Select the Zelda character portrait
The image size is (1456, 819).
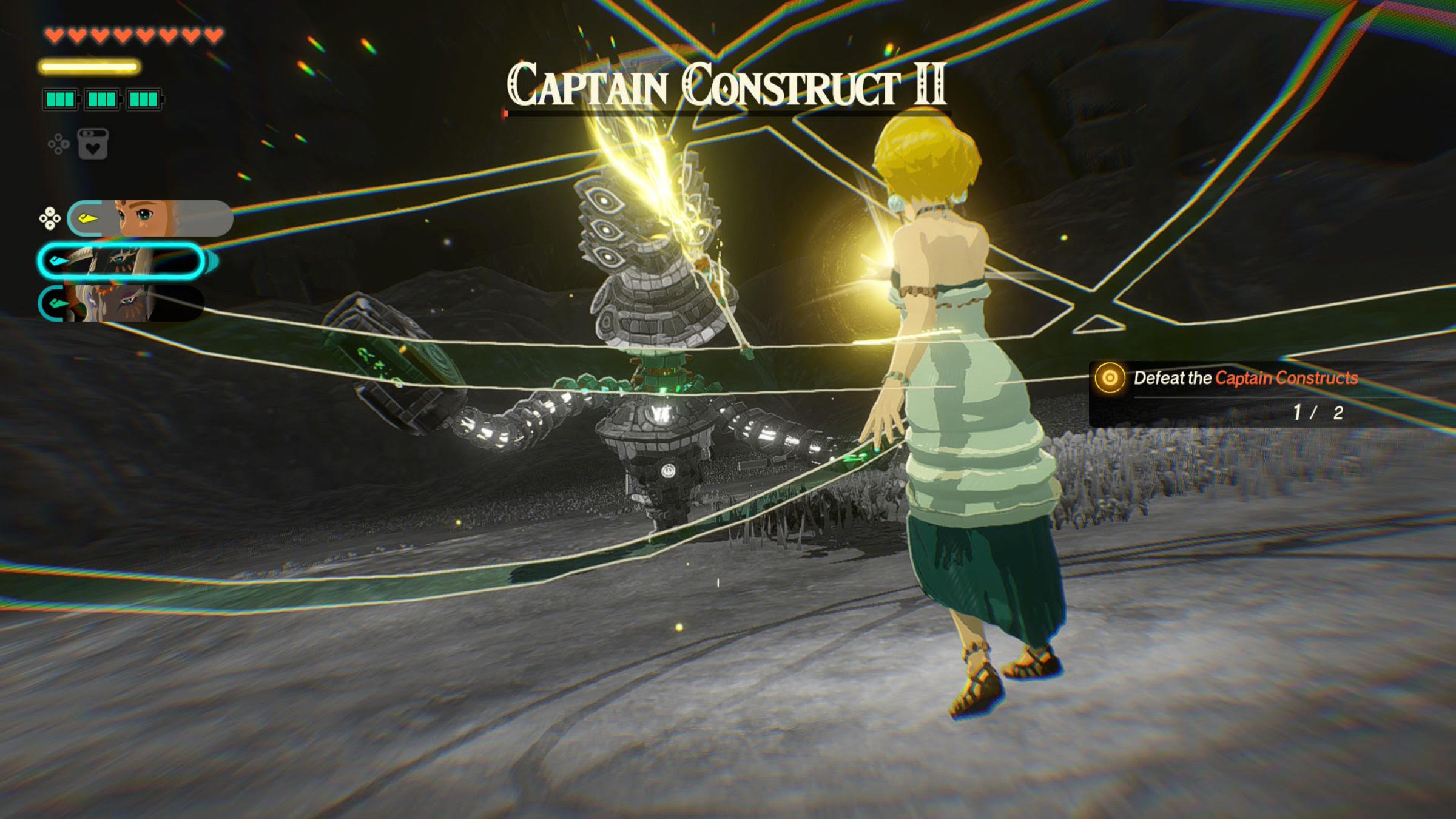(x=149, y=218)
